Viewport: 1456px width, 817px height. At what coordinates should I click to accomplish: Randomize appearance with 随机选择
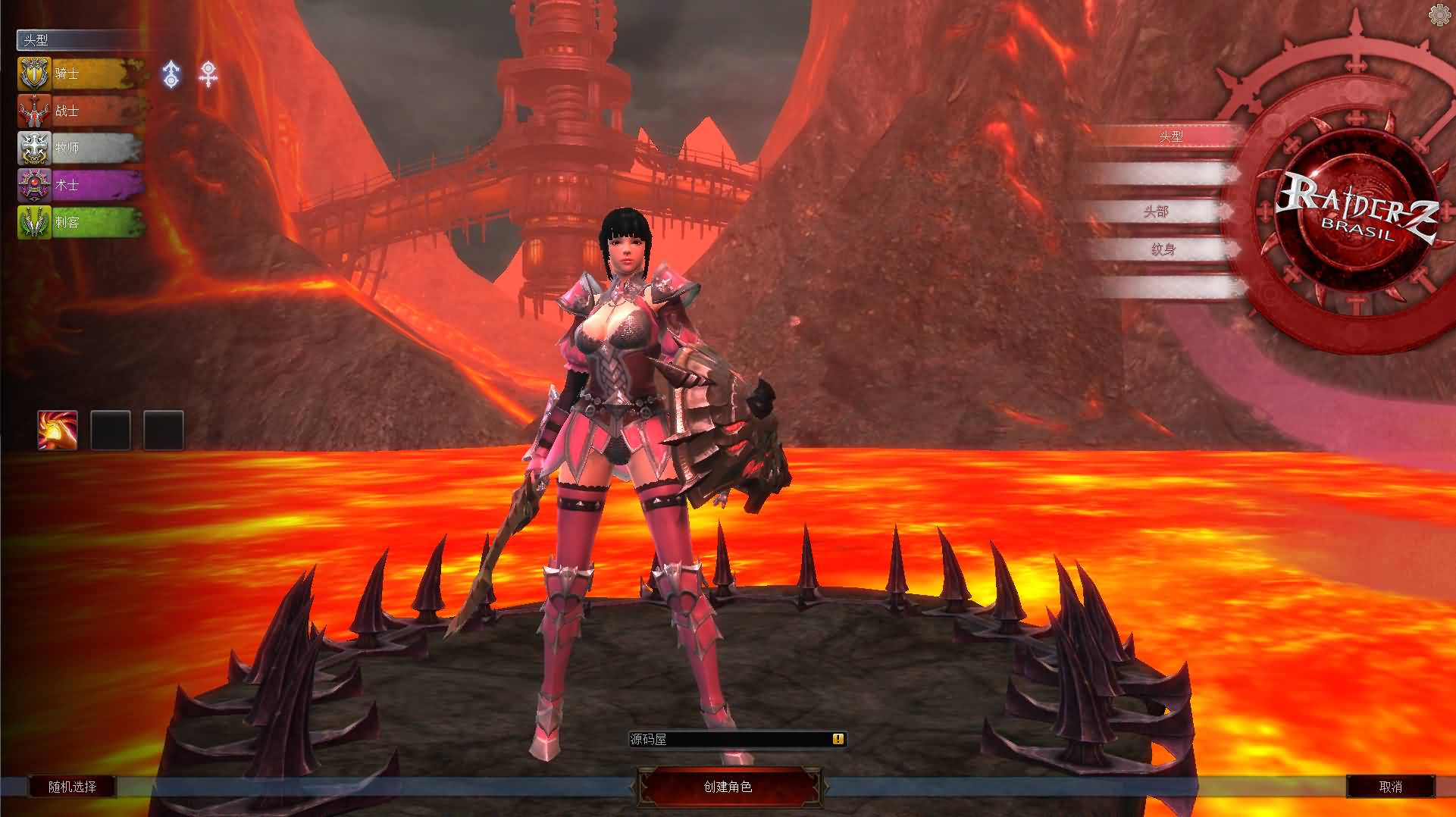[x=73, y=787]
